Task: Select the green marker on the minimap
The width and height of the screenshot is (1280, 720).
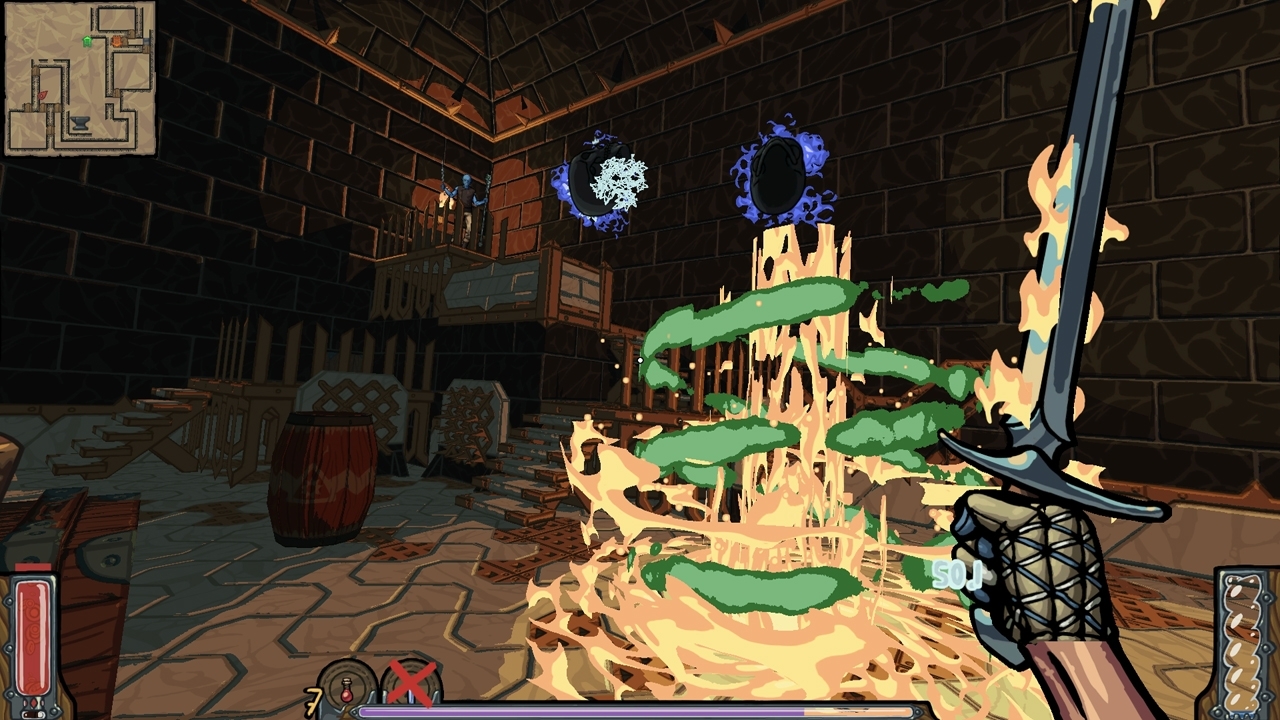Action: 87,41
